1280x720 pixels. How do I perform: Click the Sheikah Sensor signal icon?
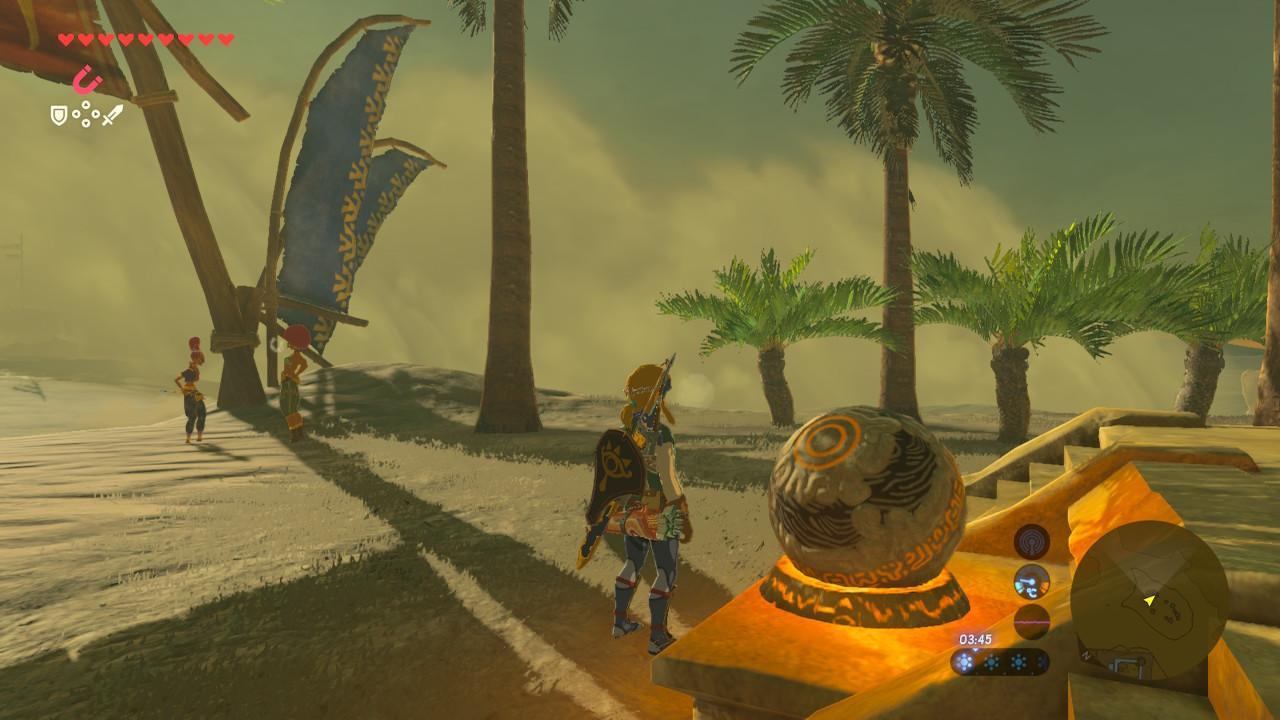coord(1031,541)
